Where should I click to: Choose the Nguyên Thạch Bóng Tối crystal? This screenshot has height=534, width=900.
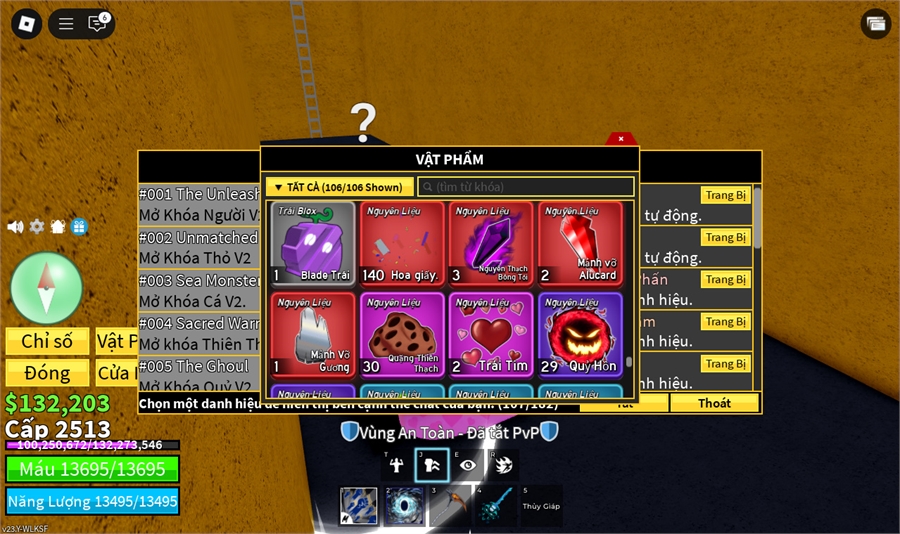pyautogui.click(x=491, y=243)
